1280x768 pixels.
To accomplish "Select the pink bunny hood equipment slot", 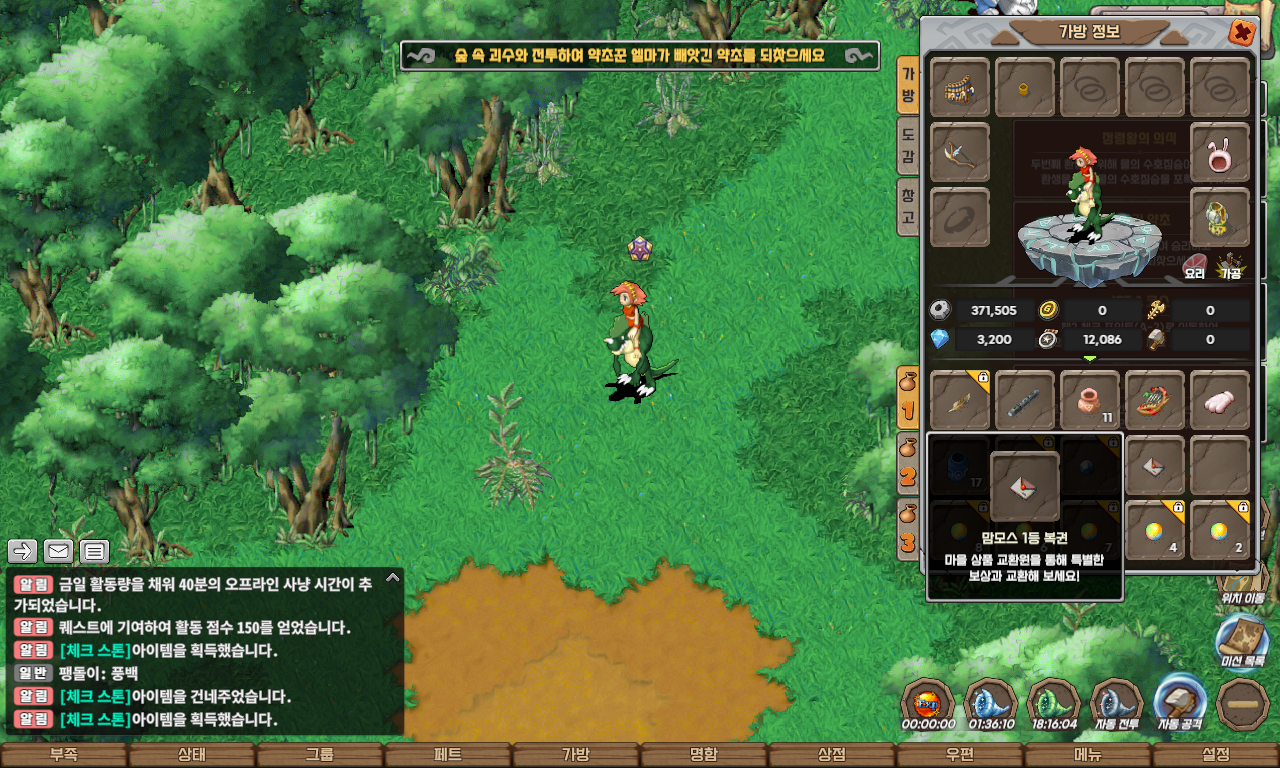I will pos(1220,153).
